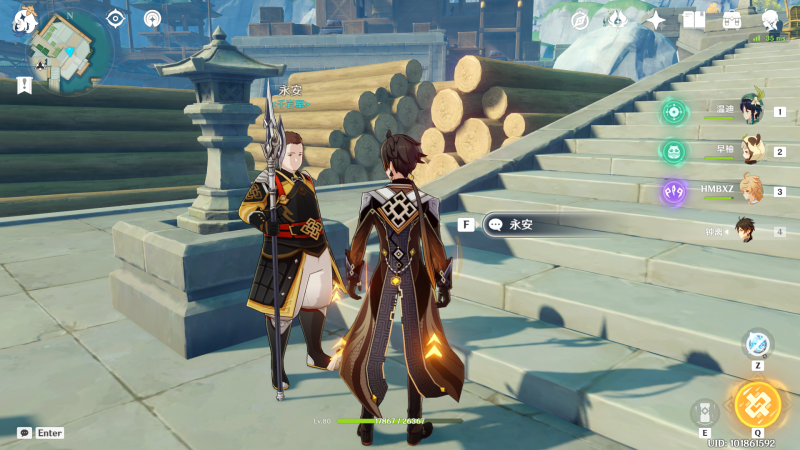Screen dimensions: 800x450
Task: Open the compass events icon
Action: click(x=580, y=20)
